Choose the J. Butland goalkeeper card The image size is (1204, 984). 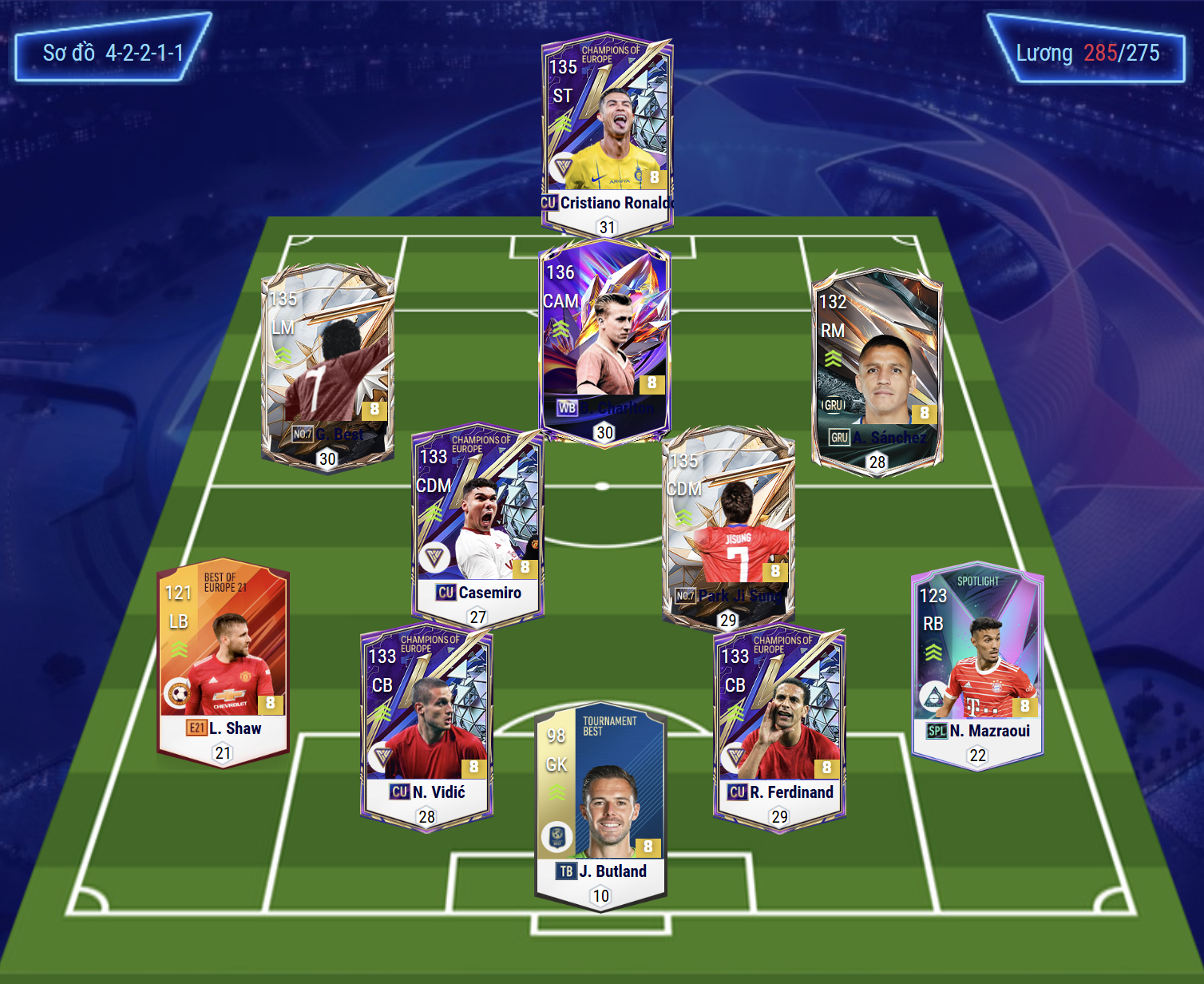click(600, 803)
